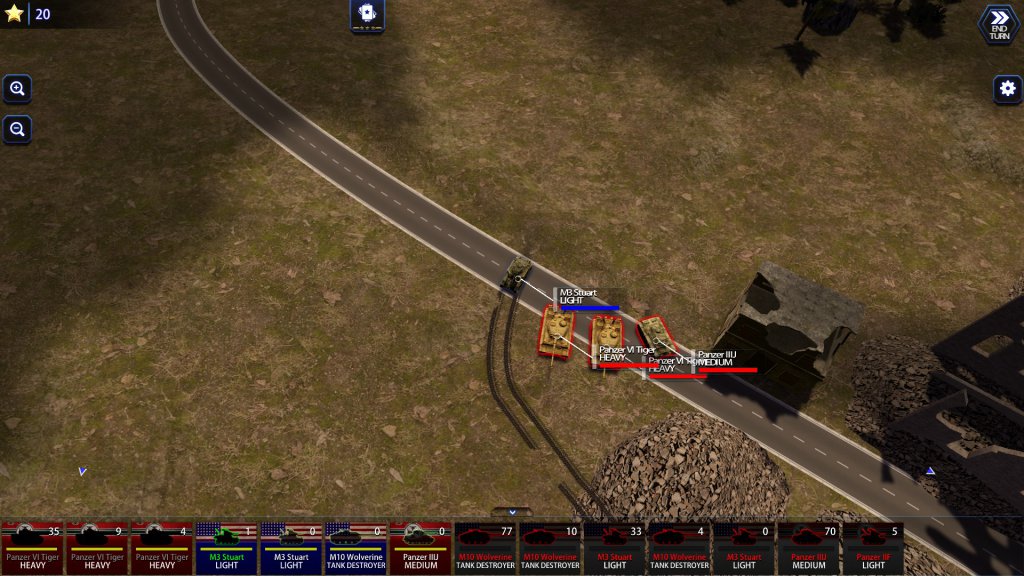Open the settings gear menu

point(1007,89)
